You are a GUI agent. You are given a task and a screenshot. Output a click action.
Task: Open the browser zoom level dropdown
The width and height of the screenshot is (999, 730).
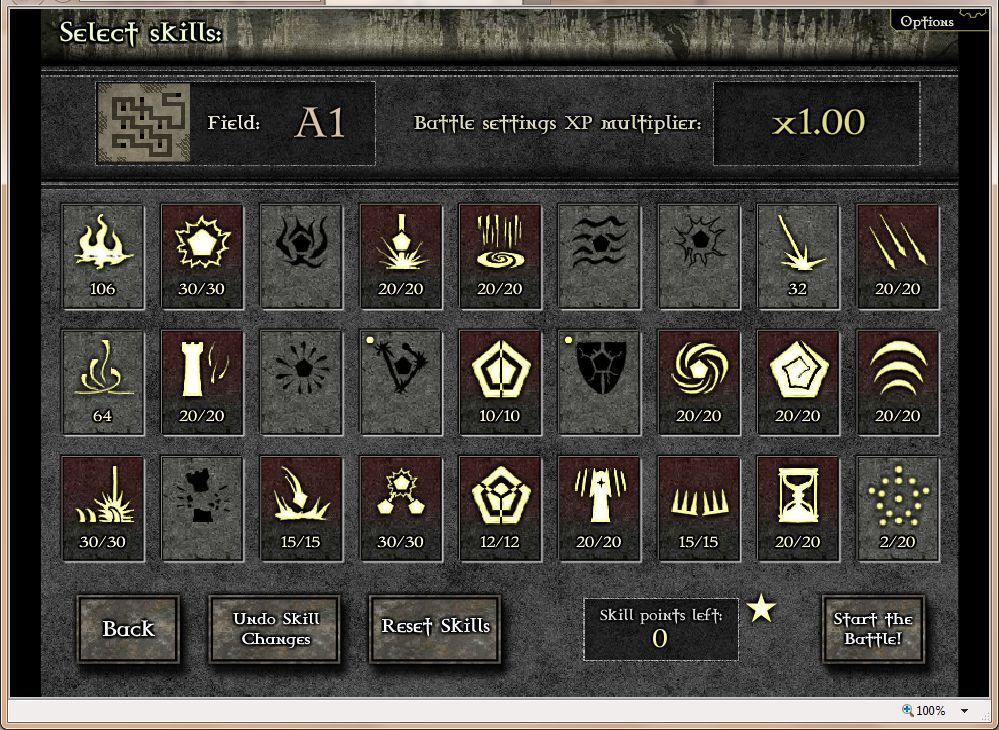tap(964, 711)
